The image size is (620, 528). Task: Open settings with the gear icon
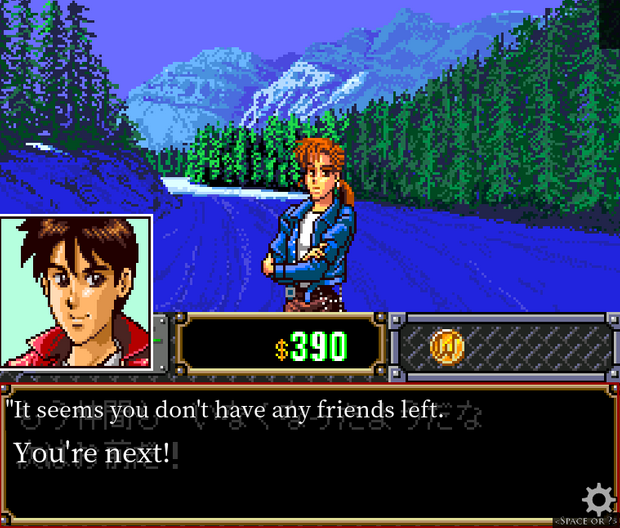(598, 497)
